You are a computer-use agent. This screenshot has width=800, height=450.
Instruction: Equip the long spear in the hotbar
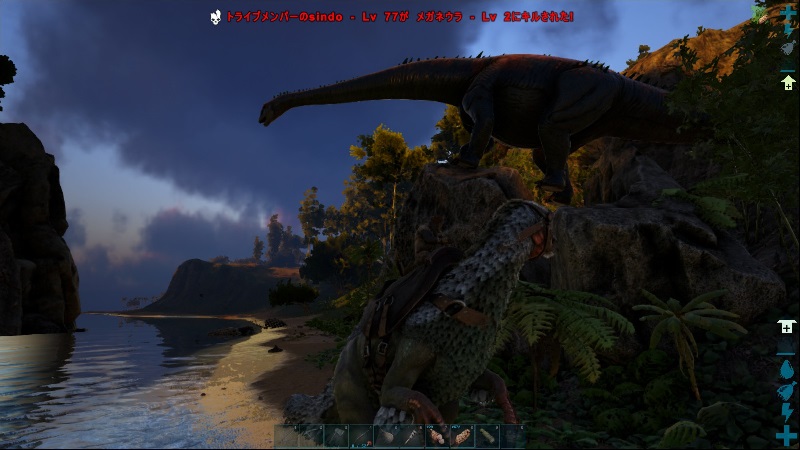tap(362, 436)
